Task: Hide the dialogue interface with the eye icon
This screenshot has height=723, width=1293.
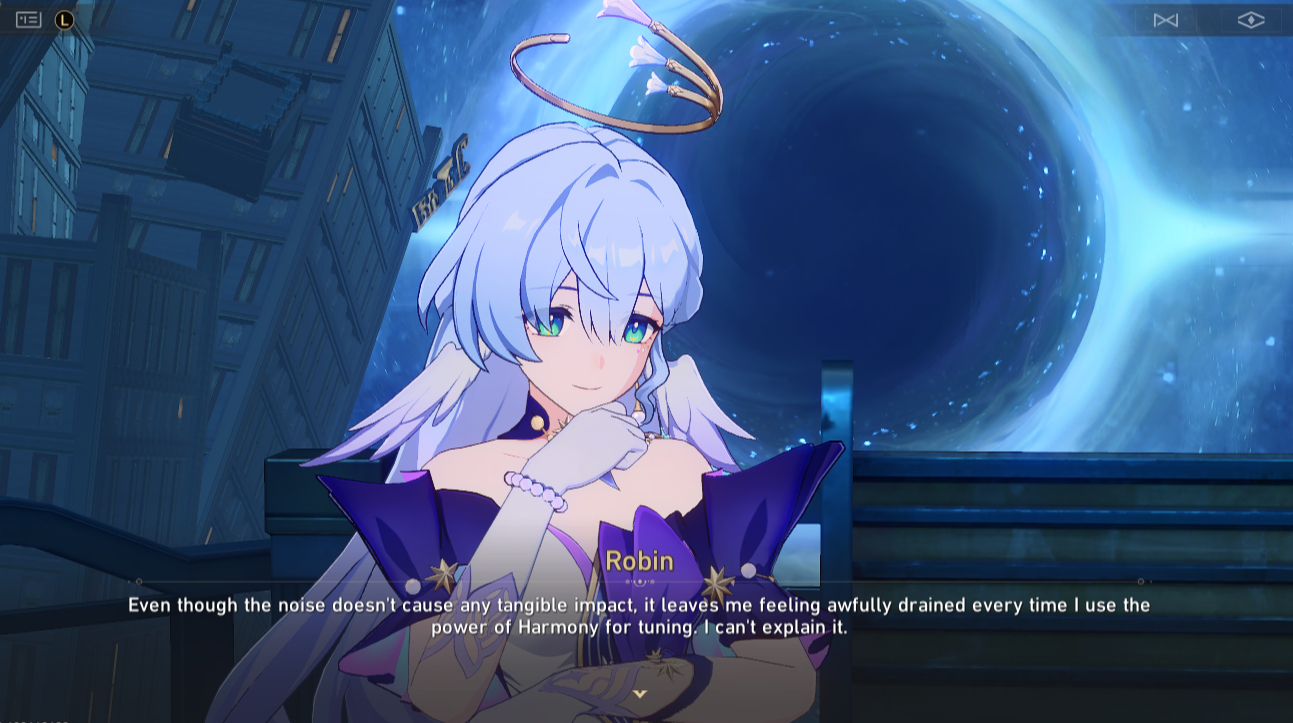Action: click(1250, 20)
